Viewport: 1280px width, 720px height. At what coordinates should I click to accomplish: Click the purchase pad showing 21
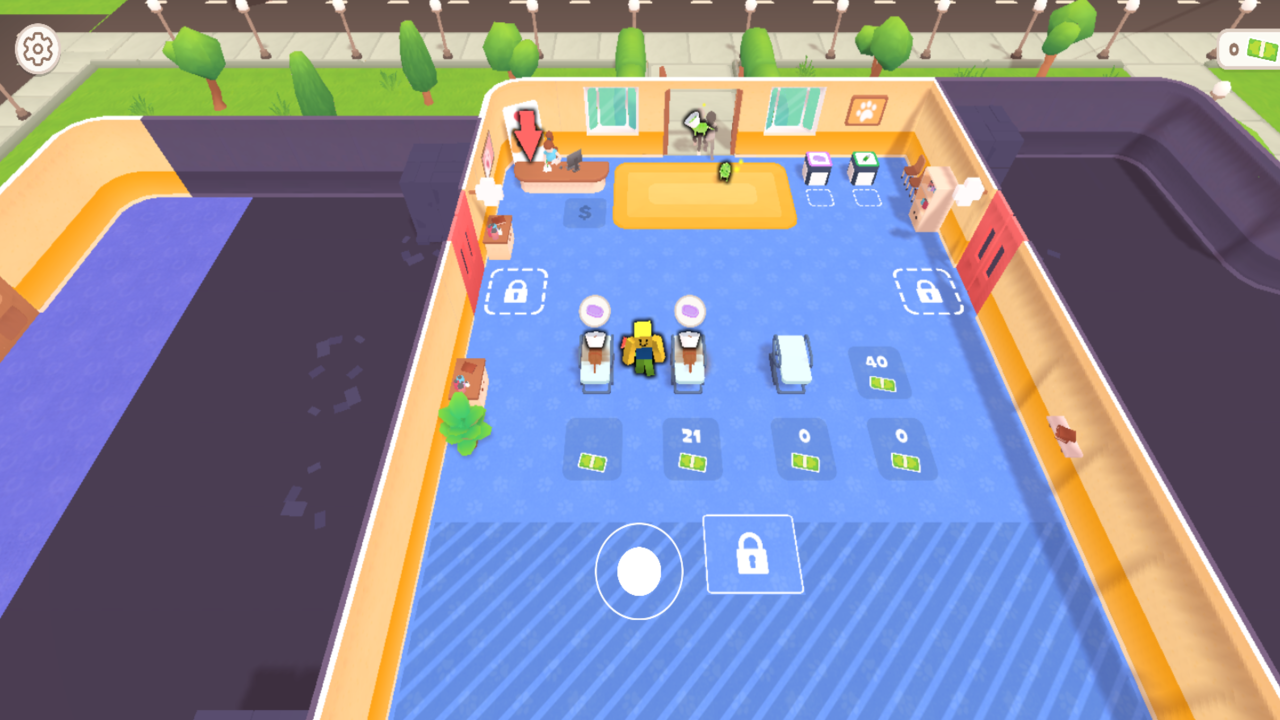[692, 448]
